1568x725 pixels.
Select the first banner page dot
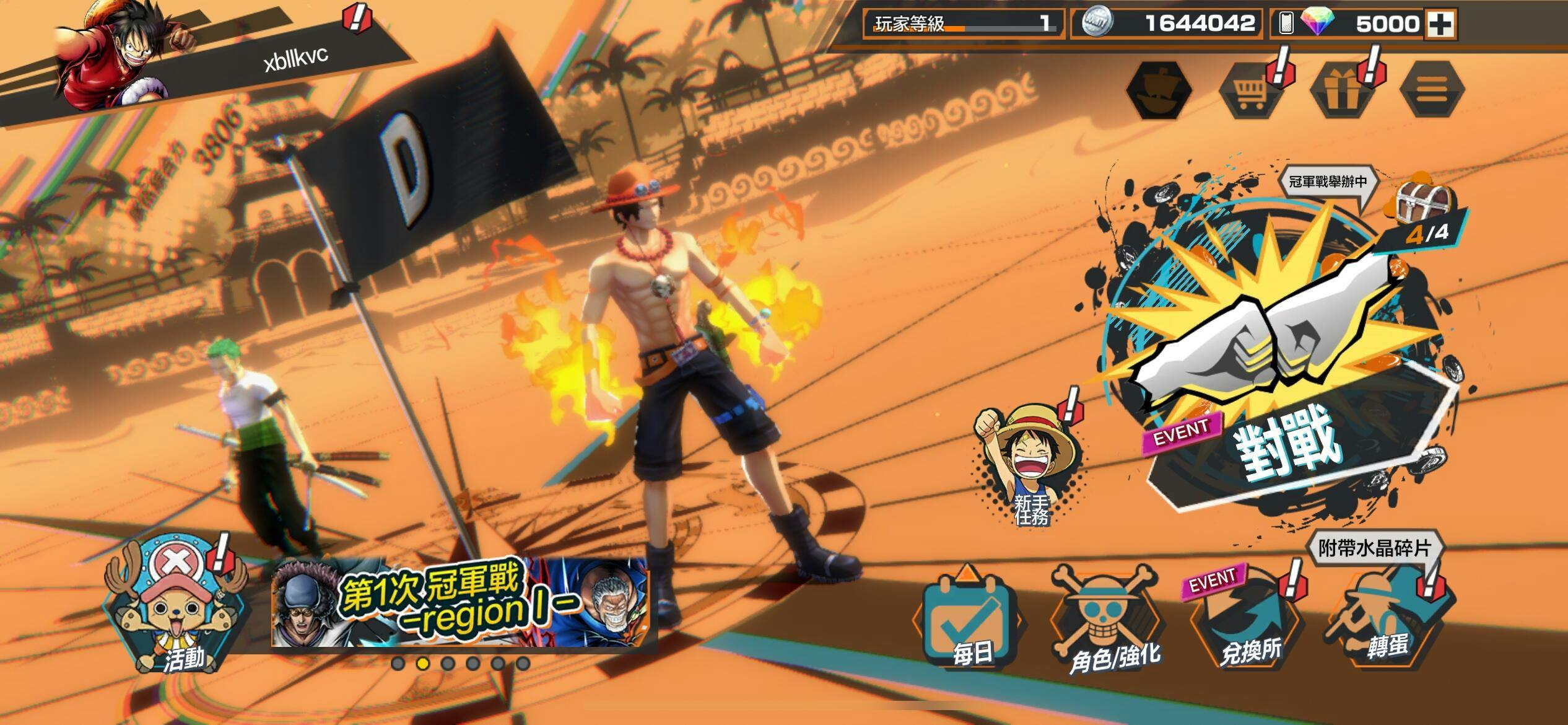[x=398, y=664]
